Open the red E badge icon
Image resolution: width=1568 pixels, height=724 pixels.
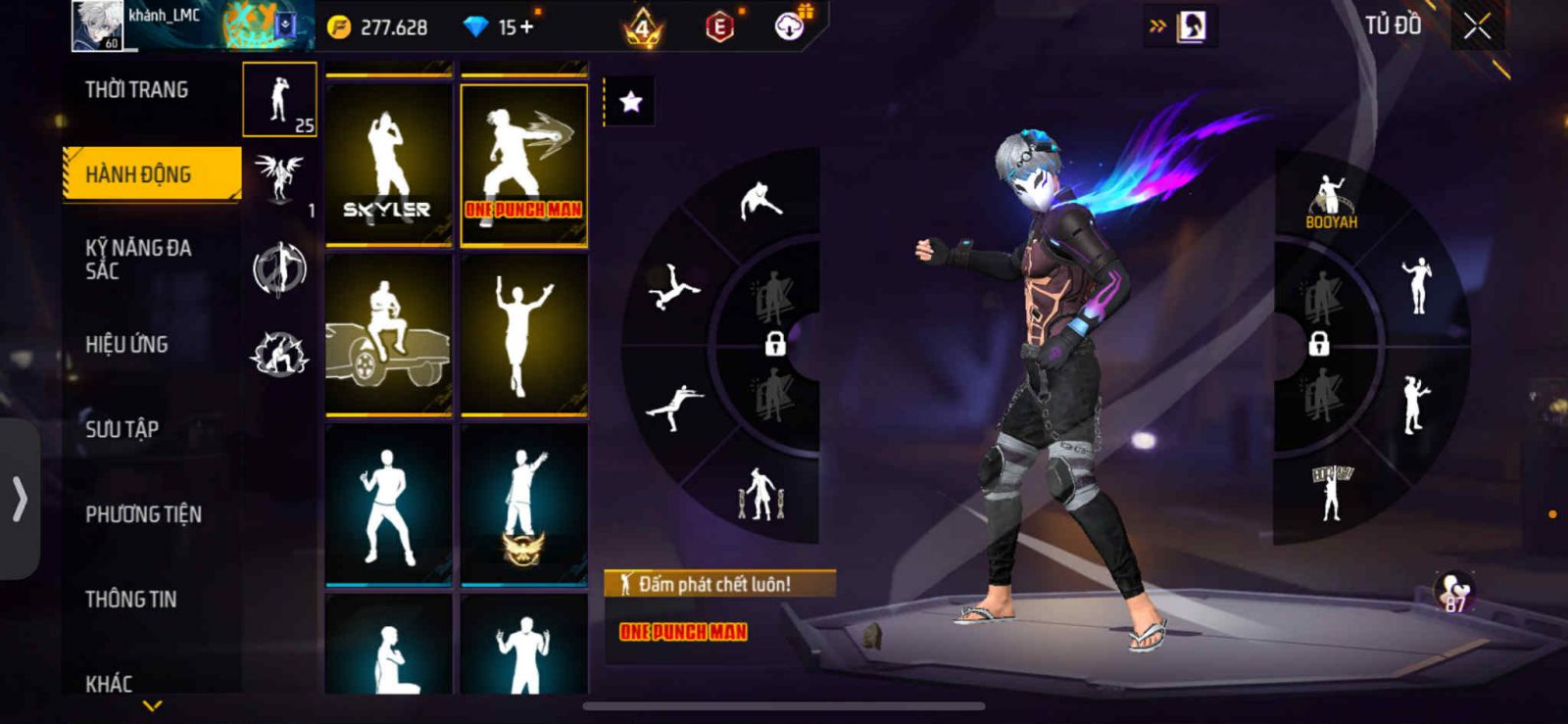[x=719, y=27]
